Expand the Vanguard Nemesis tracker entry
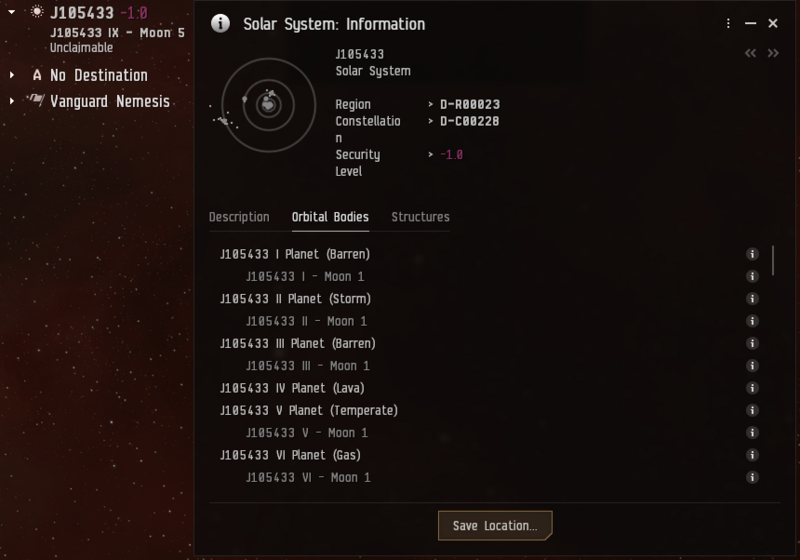 [x=12, y=101]
